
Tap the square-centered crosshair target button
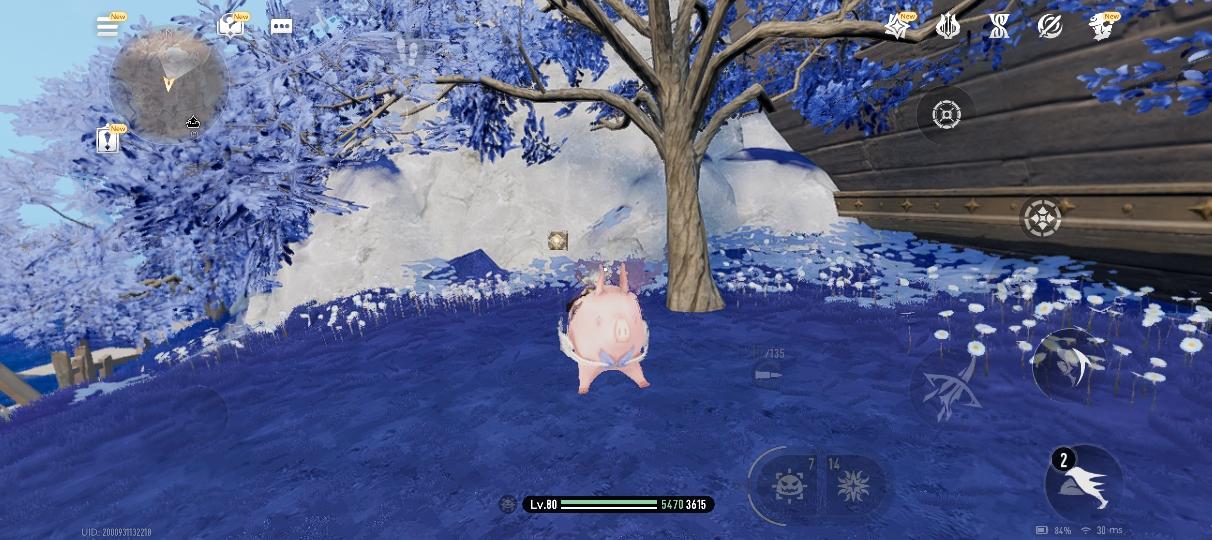(945, 114)
